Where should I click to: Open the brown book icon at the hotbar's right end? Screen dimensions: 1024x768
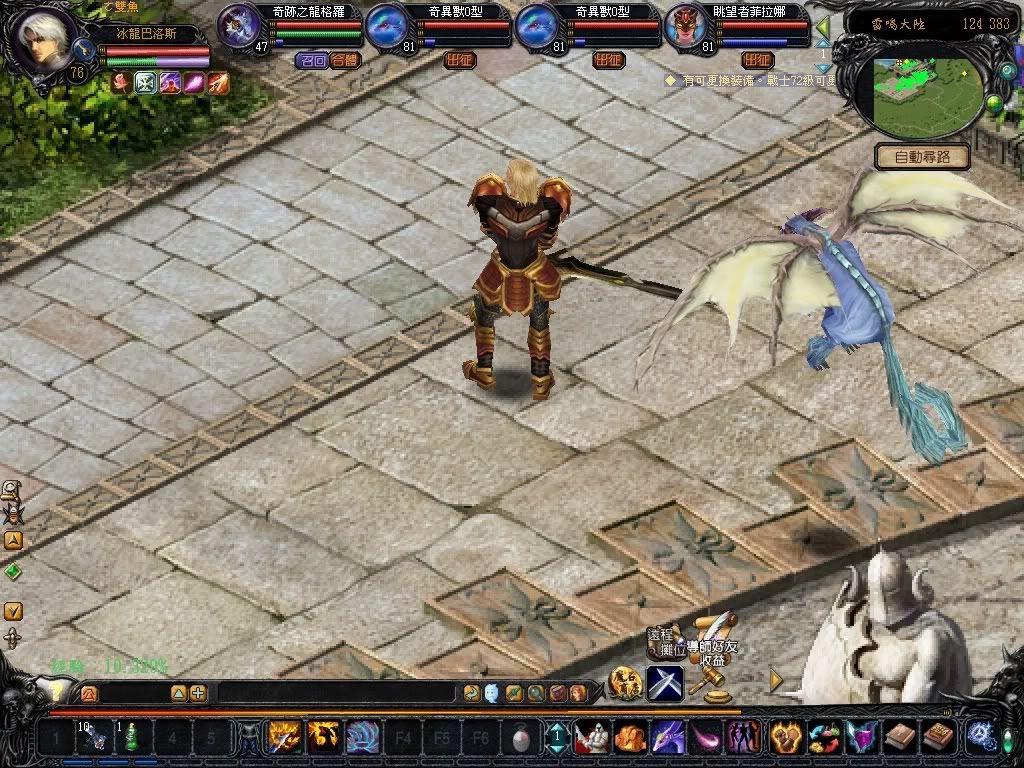pos(937,738)
